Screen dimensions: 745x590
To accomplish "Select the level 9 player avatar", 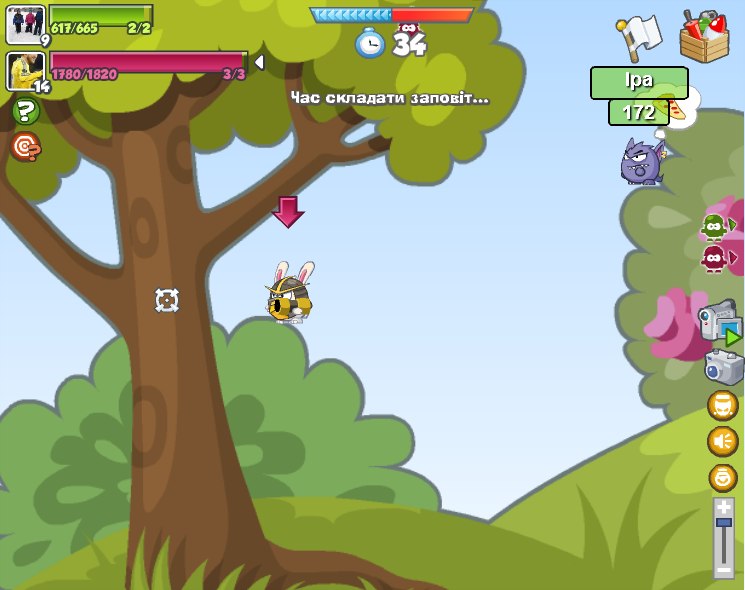I will pyautogui.click(x=26, y=24).
